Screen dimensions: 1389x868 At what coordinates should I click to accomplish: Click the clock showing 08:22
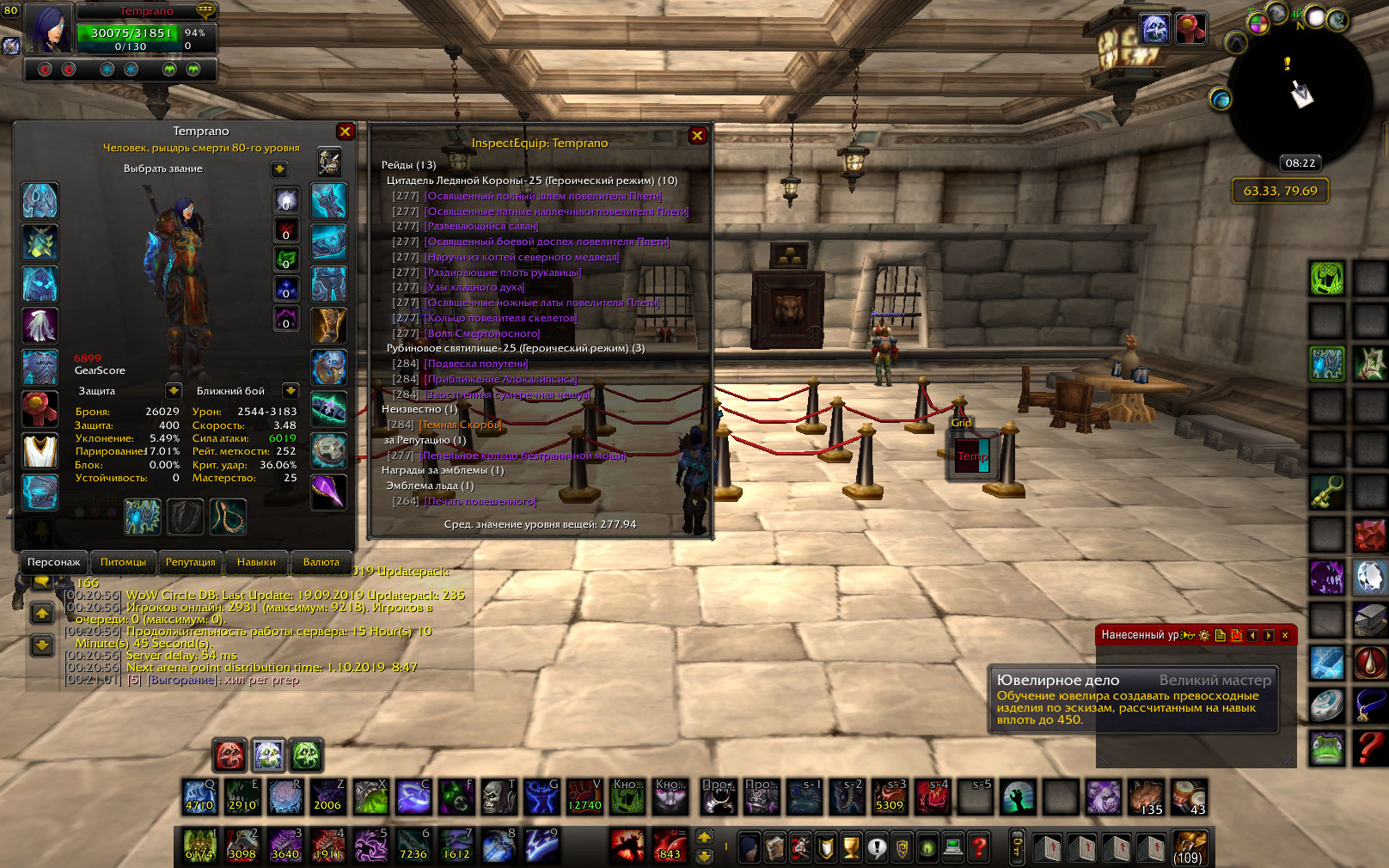click(x=1300, y=163)
